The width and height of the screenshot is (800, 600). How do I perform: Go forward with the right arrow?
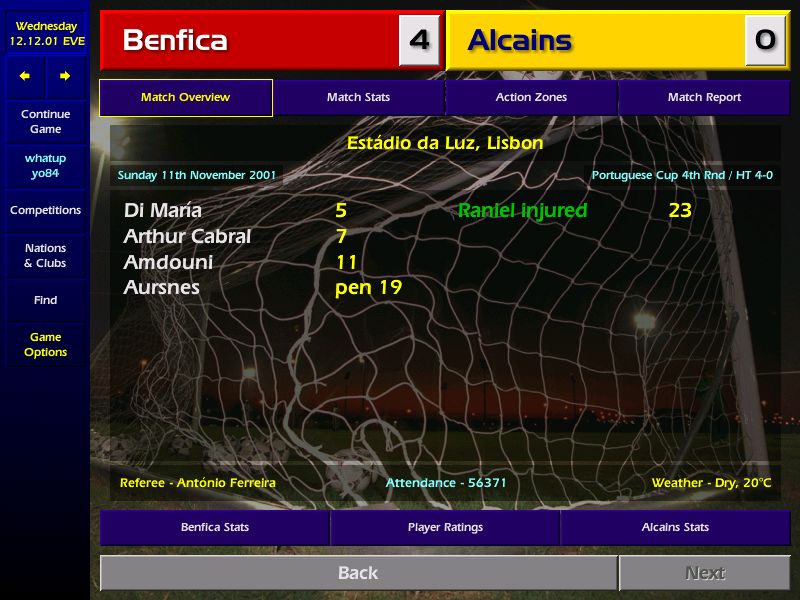coord(65,76)
